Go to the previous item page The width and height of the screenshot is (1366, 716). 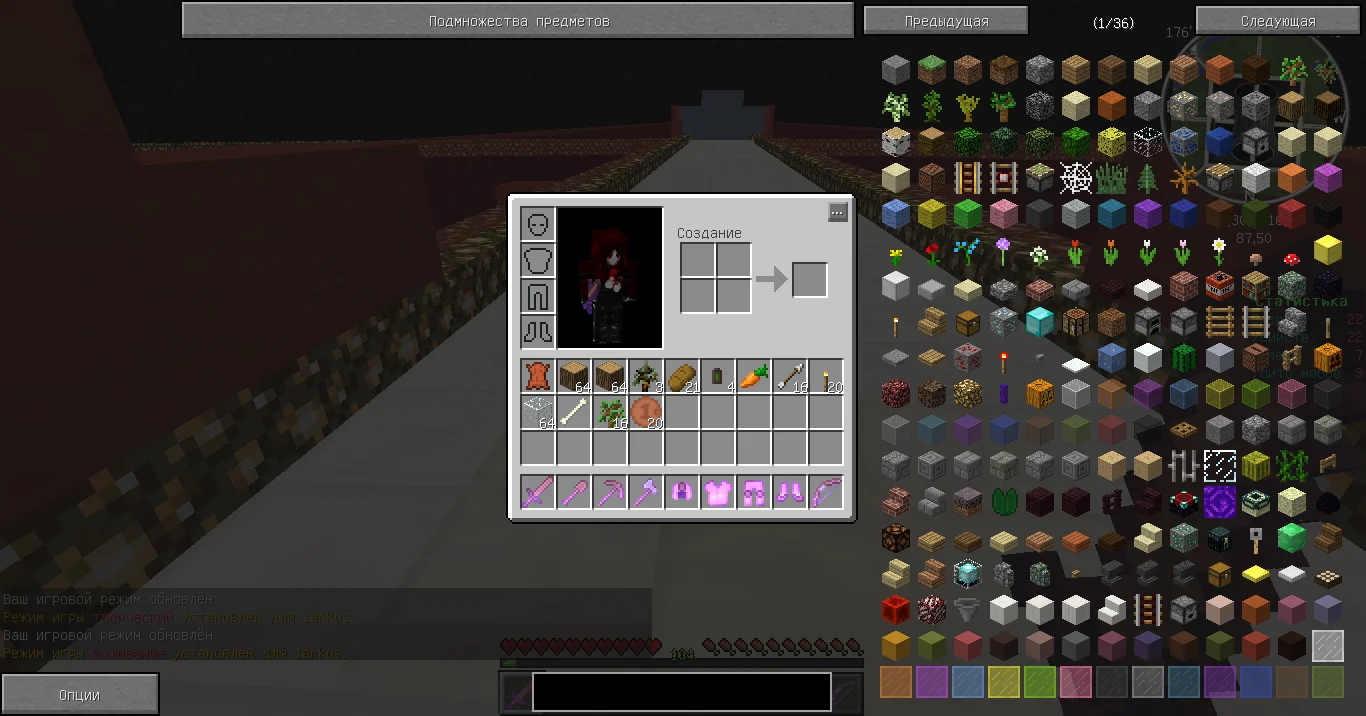(x=946, y=21)
